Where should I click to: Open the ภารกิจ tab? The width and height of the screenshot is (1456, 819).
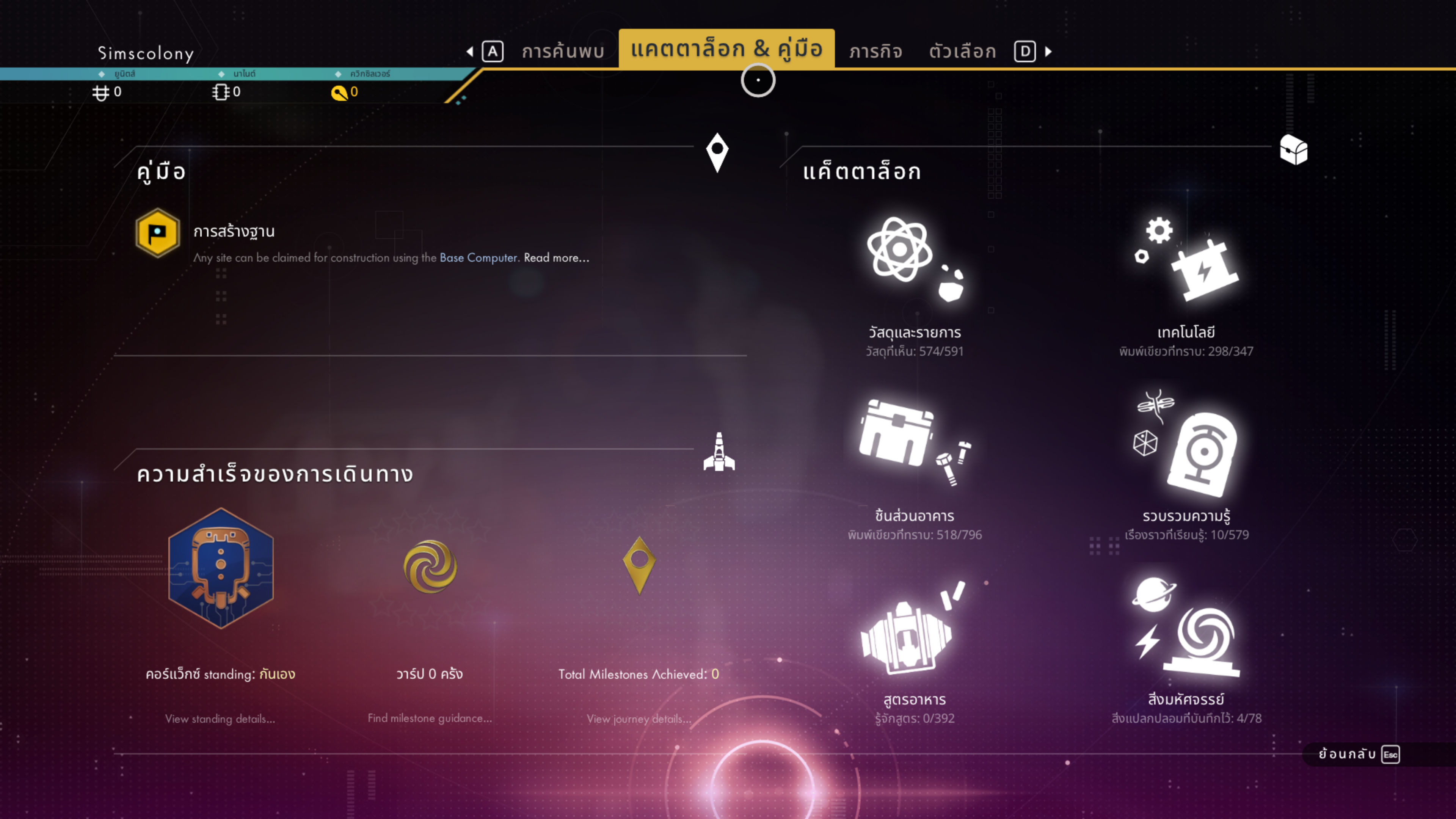click(875, 52)
